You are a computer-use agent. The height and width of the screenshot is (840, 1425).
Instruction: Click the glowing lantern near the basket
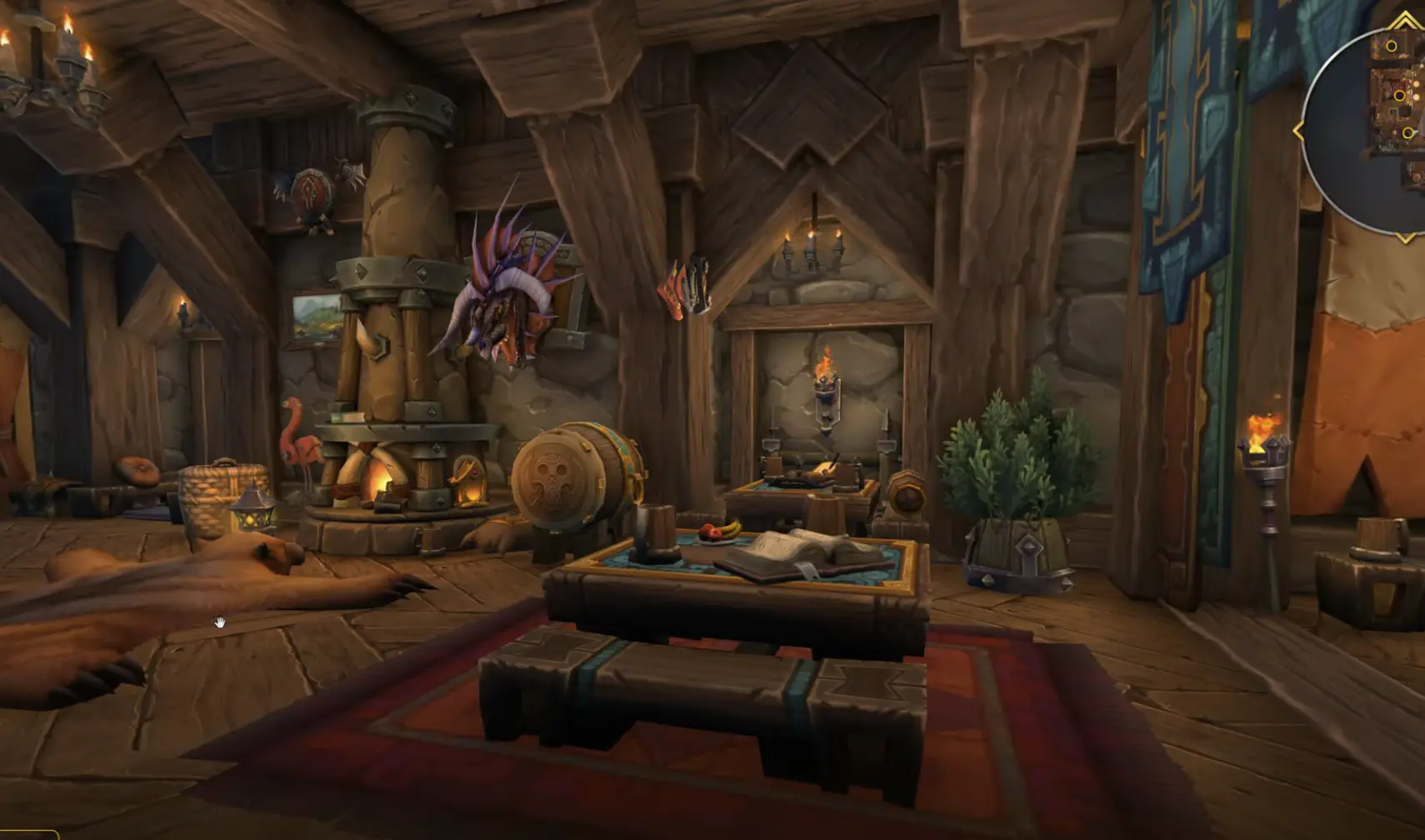coord(252,515)
